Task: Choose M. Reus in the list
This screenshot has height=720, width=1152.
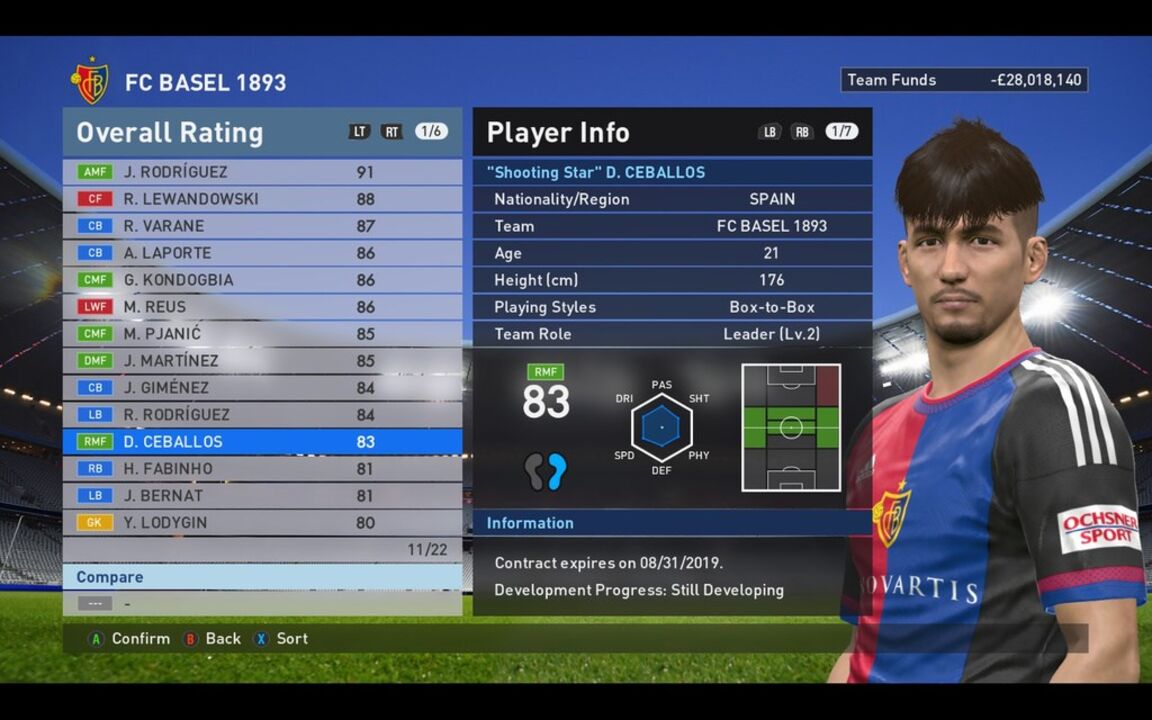Action: 262,307
